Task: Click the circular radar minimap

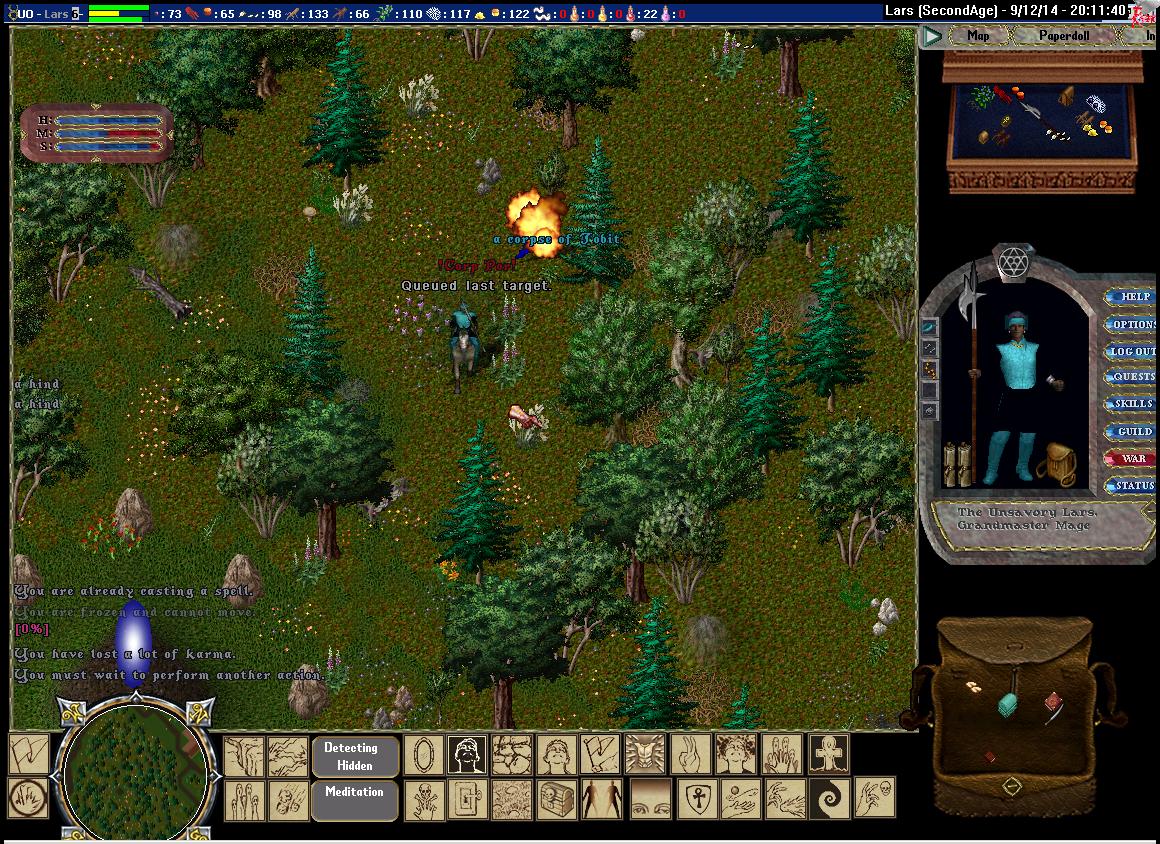Action: point(135,774)
